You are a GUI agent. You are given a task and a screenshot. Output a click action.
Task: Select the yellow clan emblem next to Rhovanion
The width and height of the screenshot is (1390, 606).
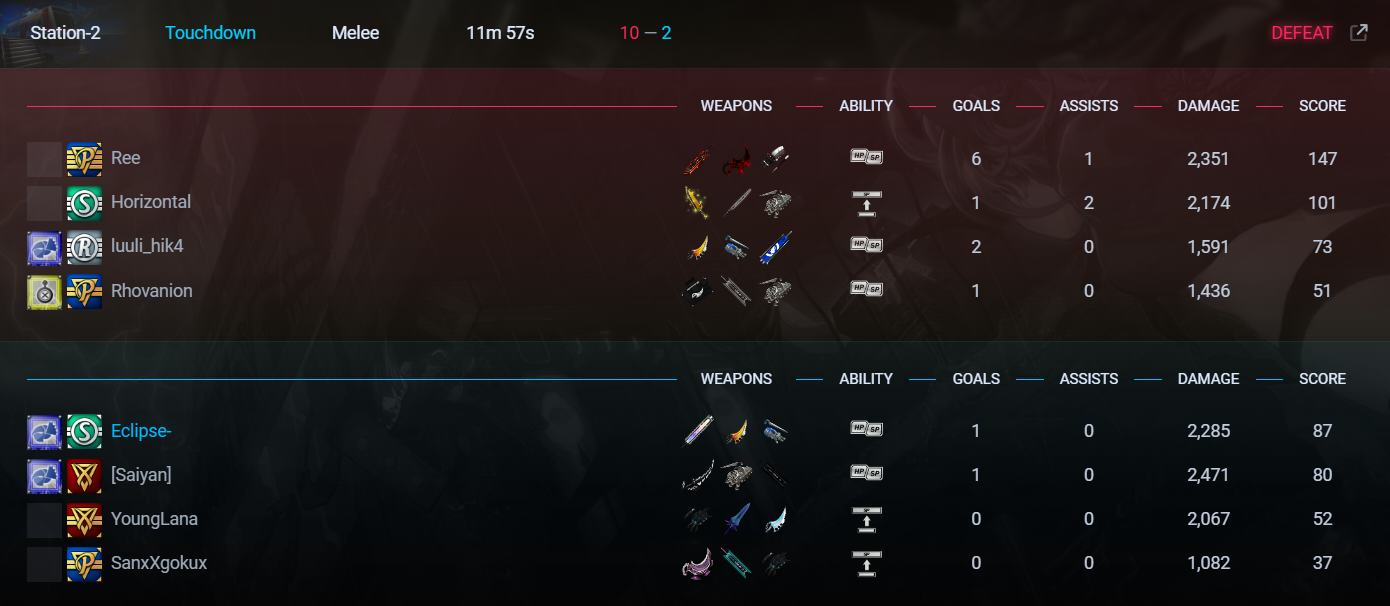tap(44, 291)
